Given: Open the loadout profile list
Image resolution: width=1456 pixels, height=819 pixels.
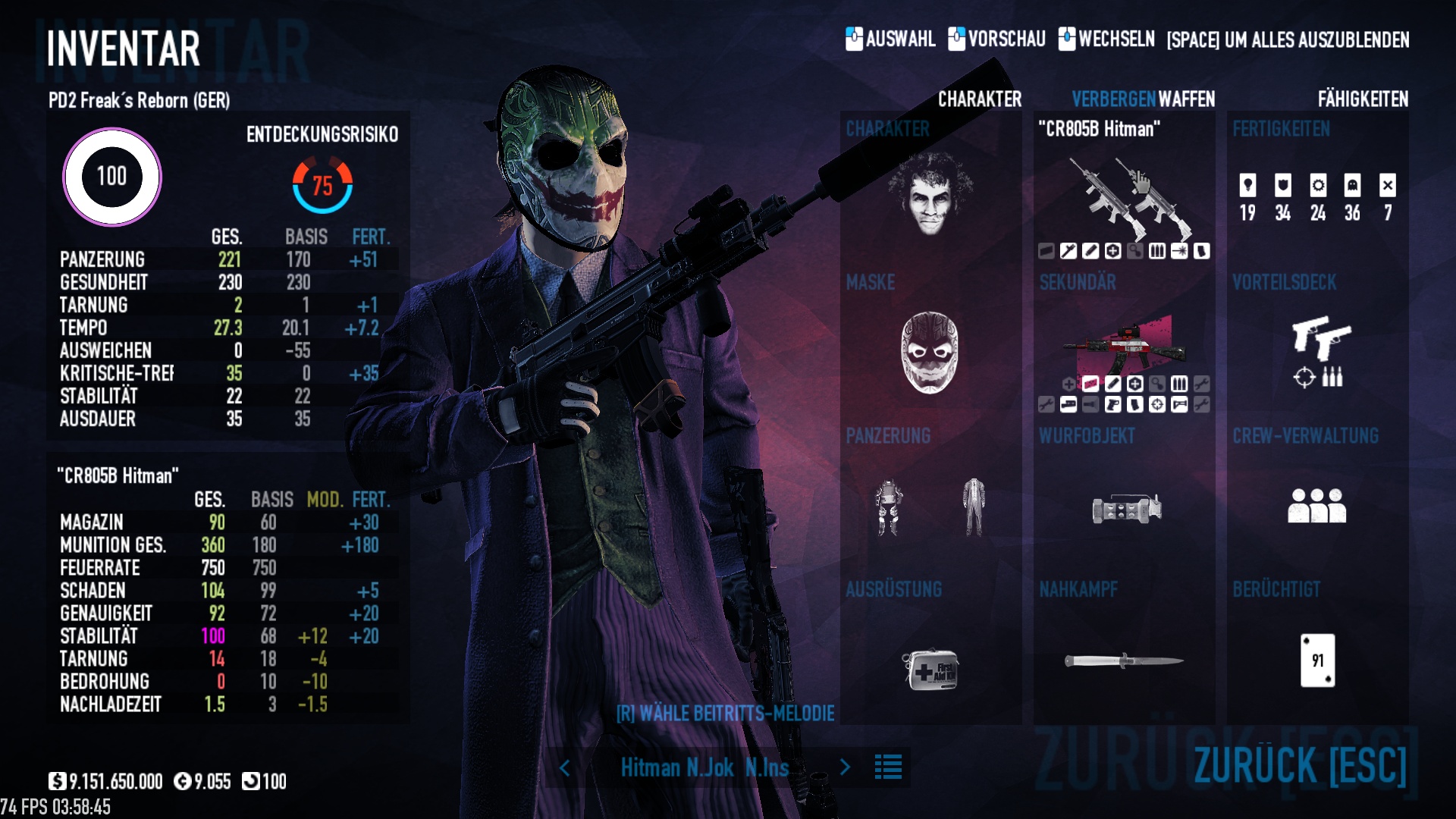Looking at the screenshot, I should pos(888,767).
